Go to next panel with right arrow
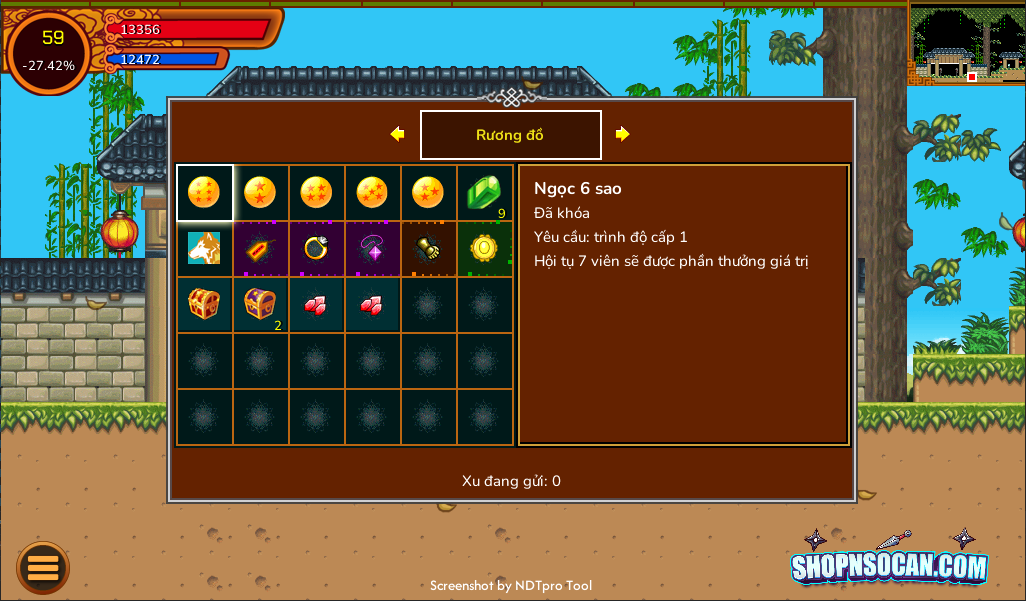 (x=622, y=134)
